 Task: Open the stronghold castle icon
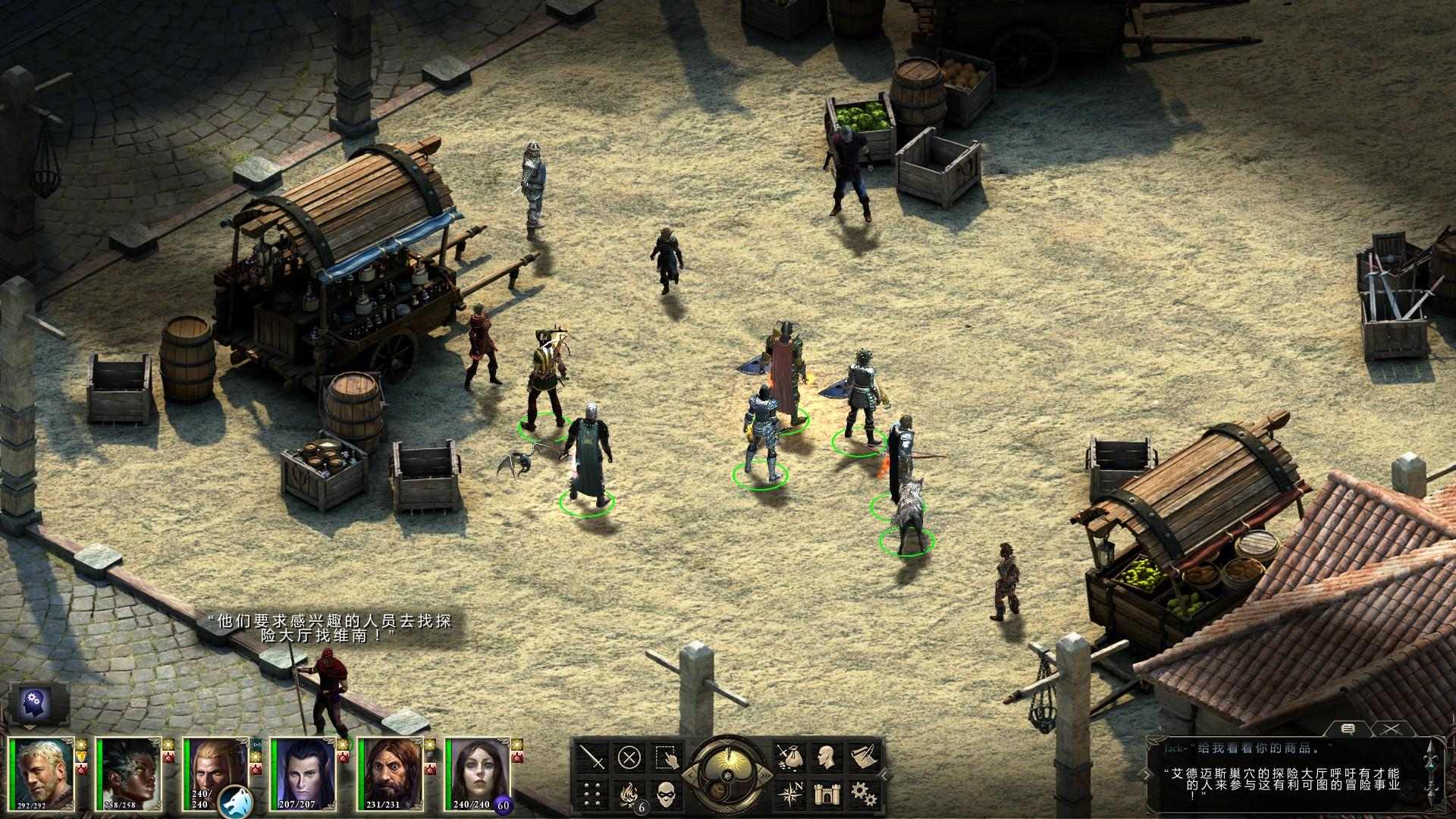tap(825, 793)
